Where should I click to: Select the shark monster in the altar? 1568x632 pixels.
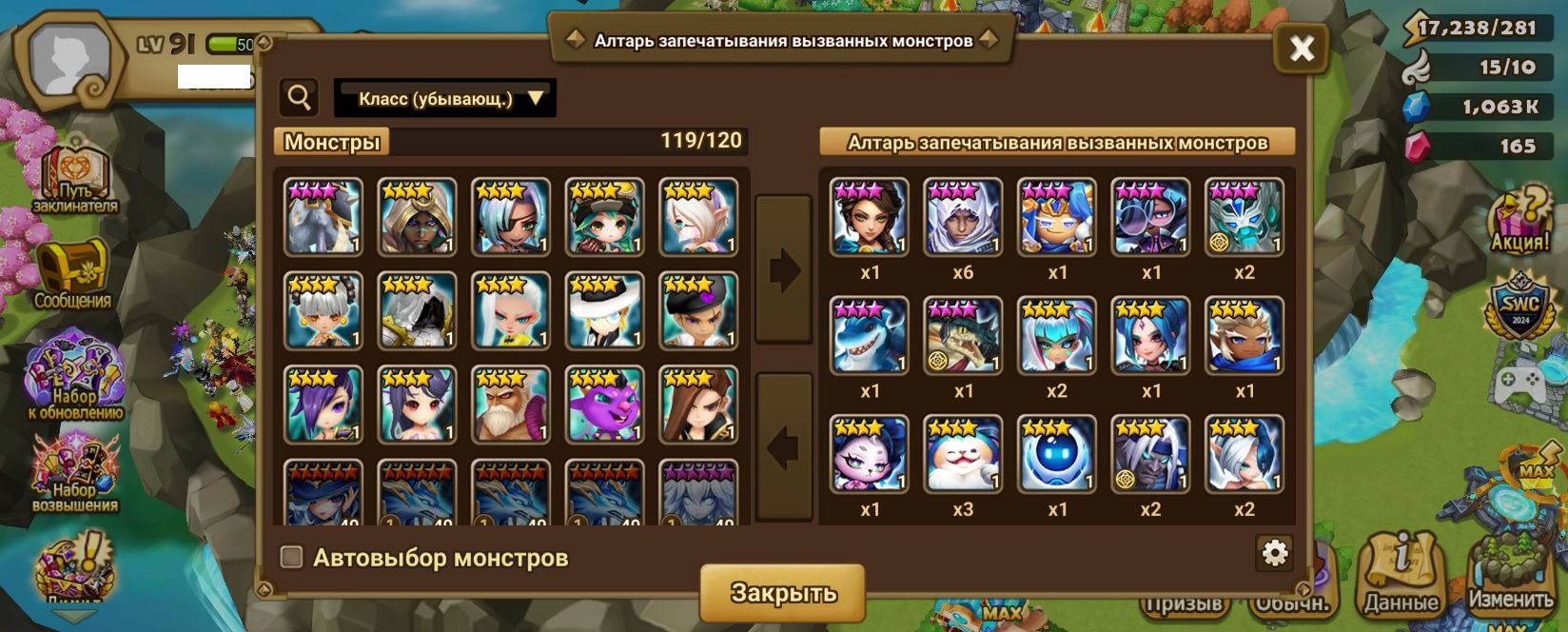click(869, 335)
